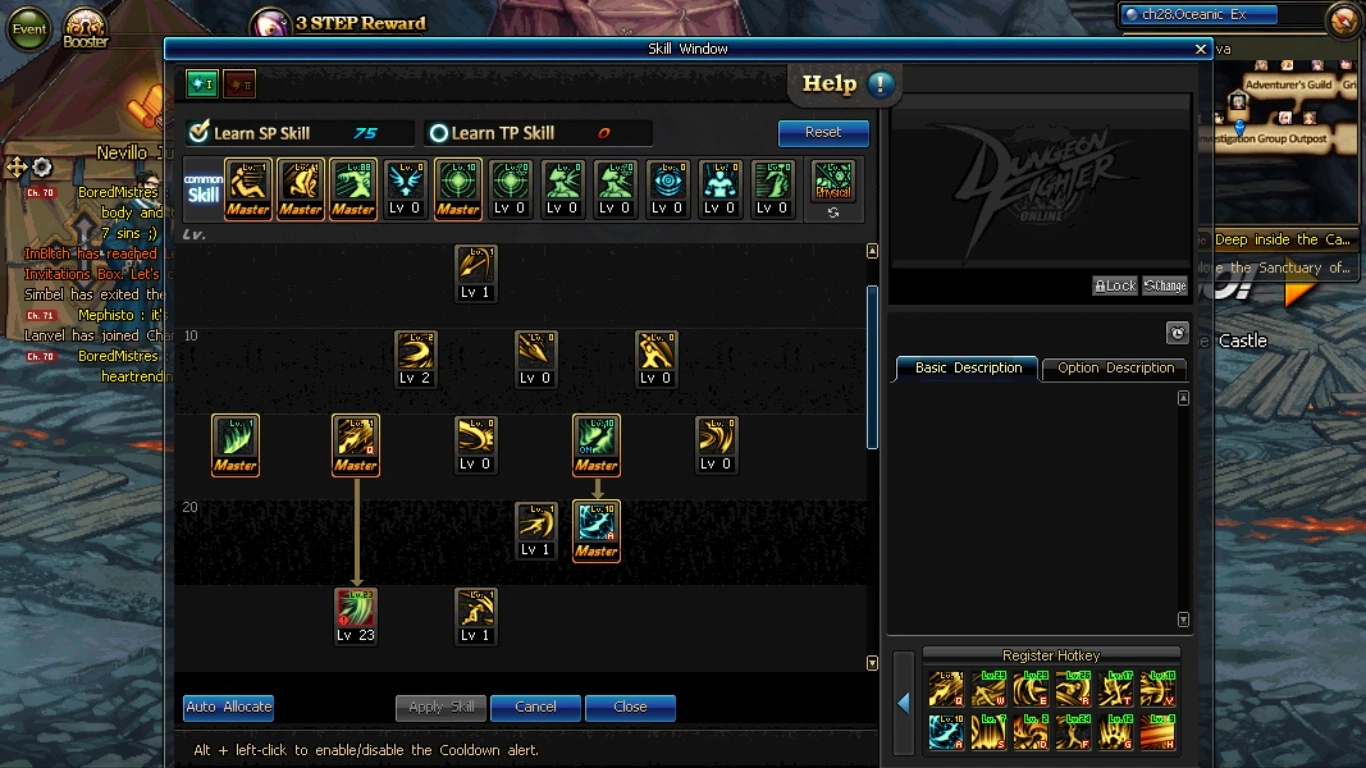Click the left arrow beside Register Hotkey
The image size is (1366, 768).
903,704
